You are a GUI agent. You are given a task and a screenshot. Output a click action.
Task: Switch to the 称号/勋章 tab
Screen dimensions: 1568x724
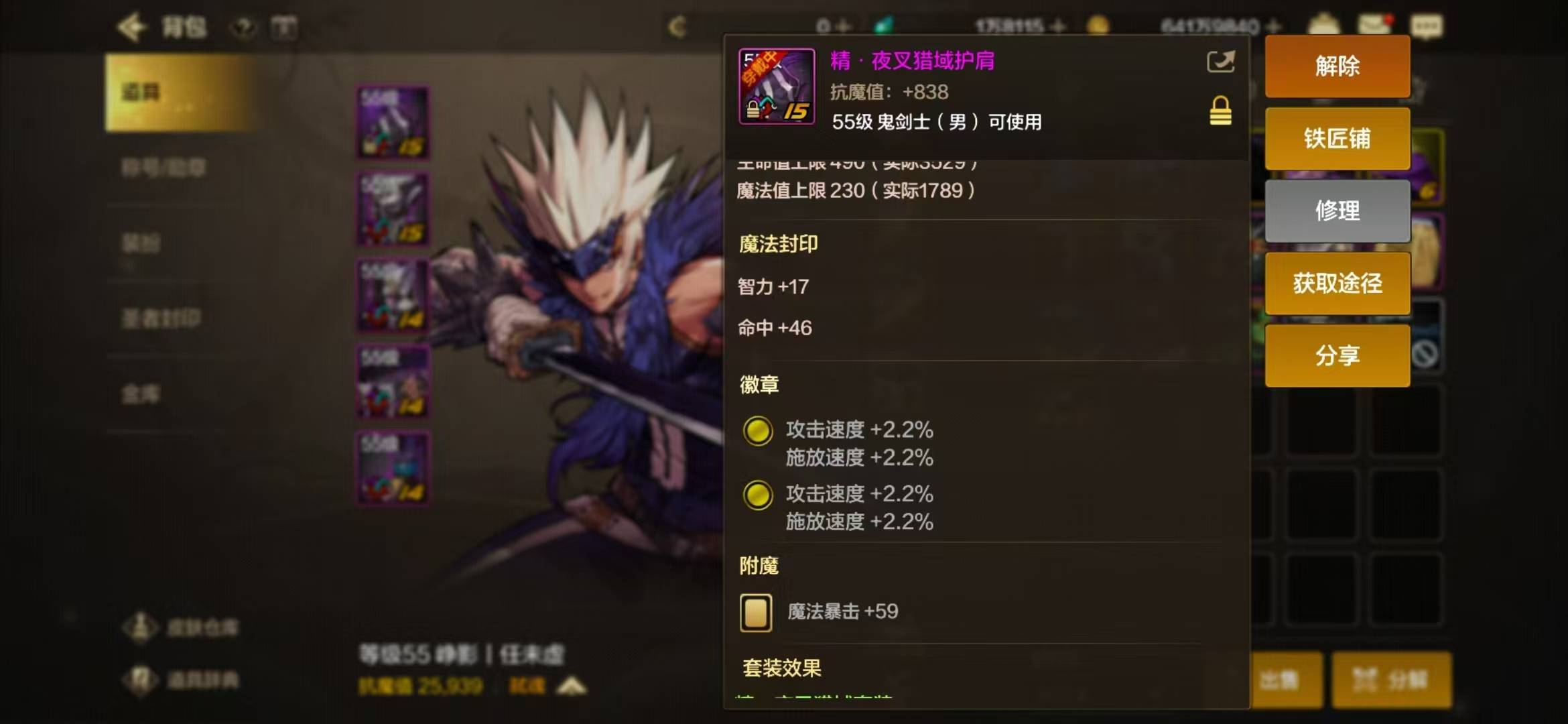(164, 168)
